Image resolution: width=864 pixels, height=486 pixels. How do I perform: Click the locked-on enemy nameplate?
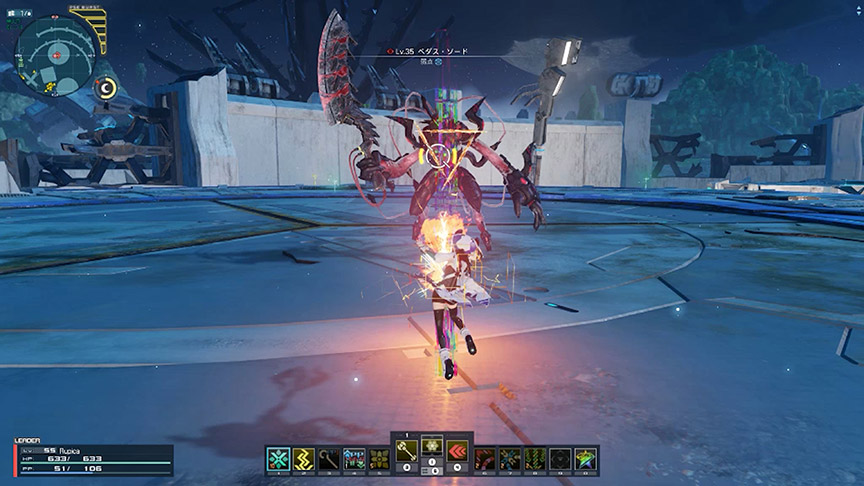click(x=437, y=50)
